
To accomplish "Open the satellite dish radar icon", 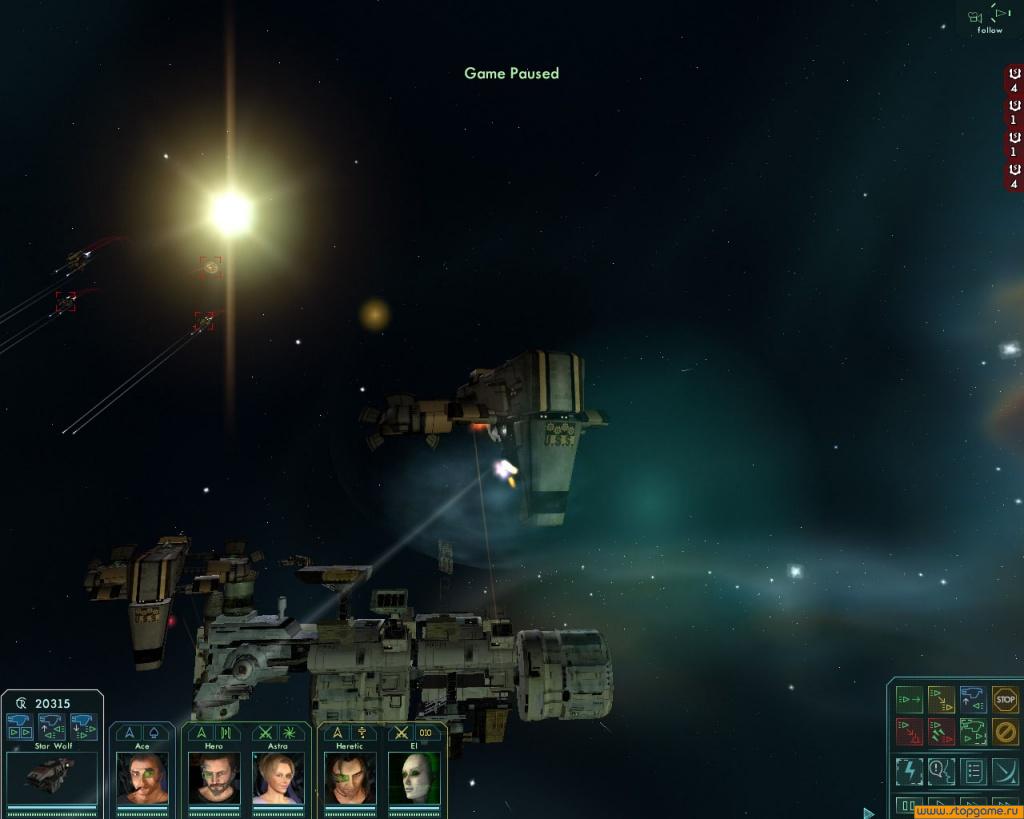I will [1005, 771].
